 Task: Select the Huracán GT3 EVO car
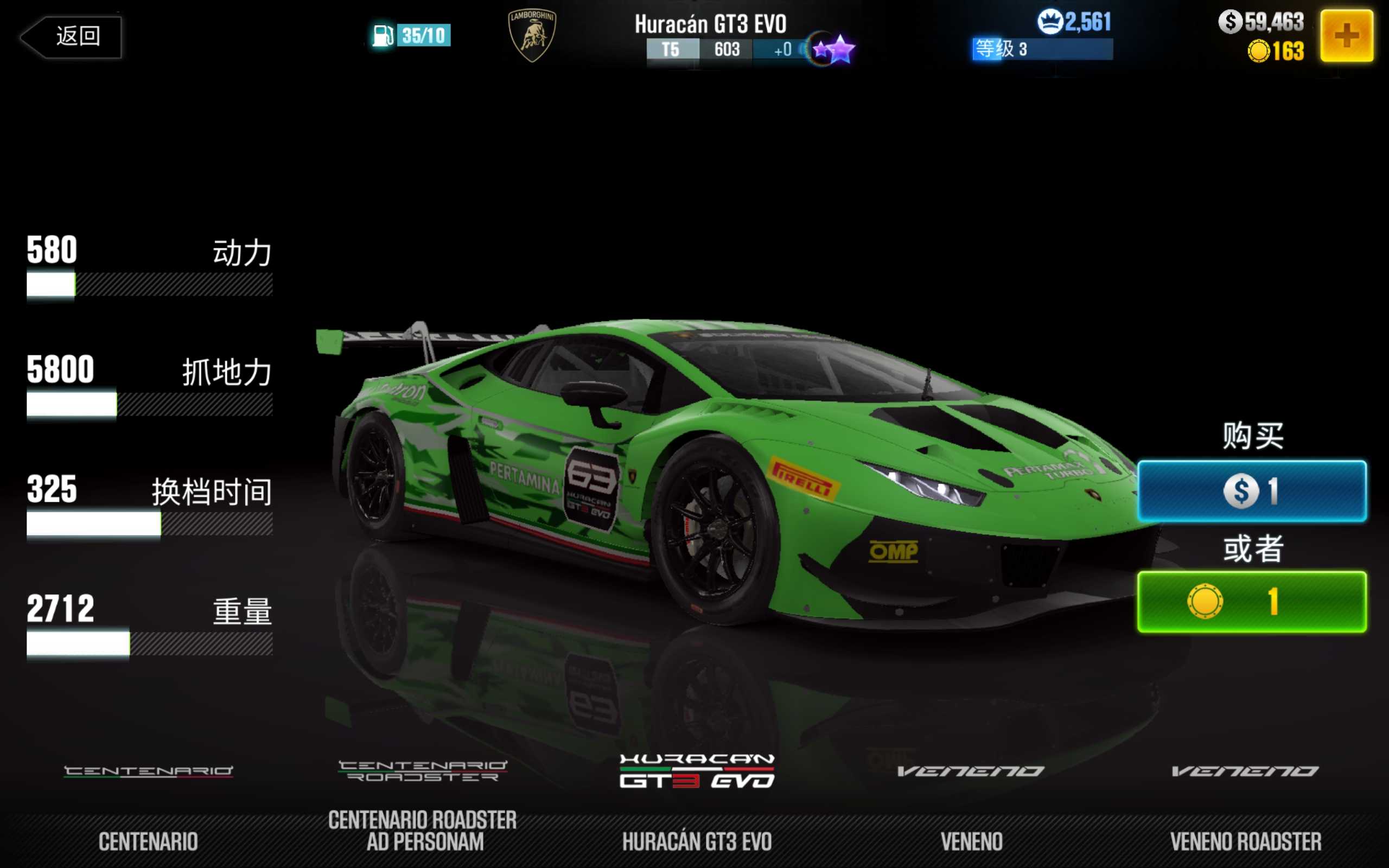[x=697, y=803]
